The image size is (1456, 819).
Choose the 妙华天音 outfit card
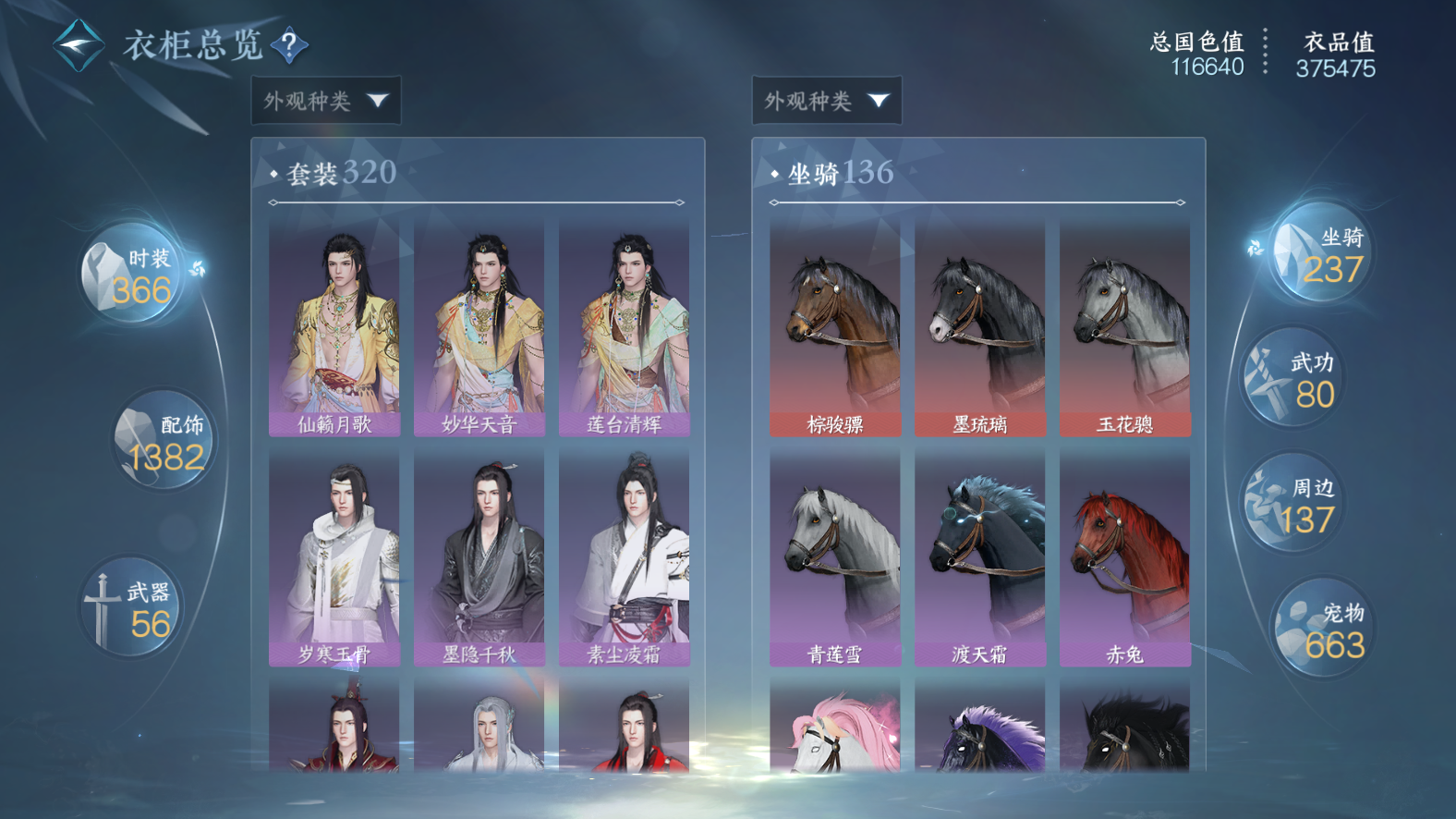click(x=479, y=328)
